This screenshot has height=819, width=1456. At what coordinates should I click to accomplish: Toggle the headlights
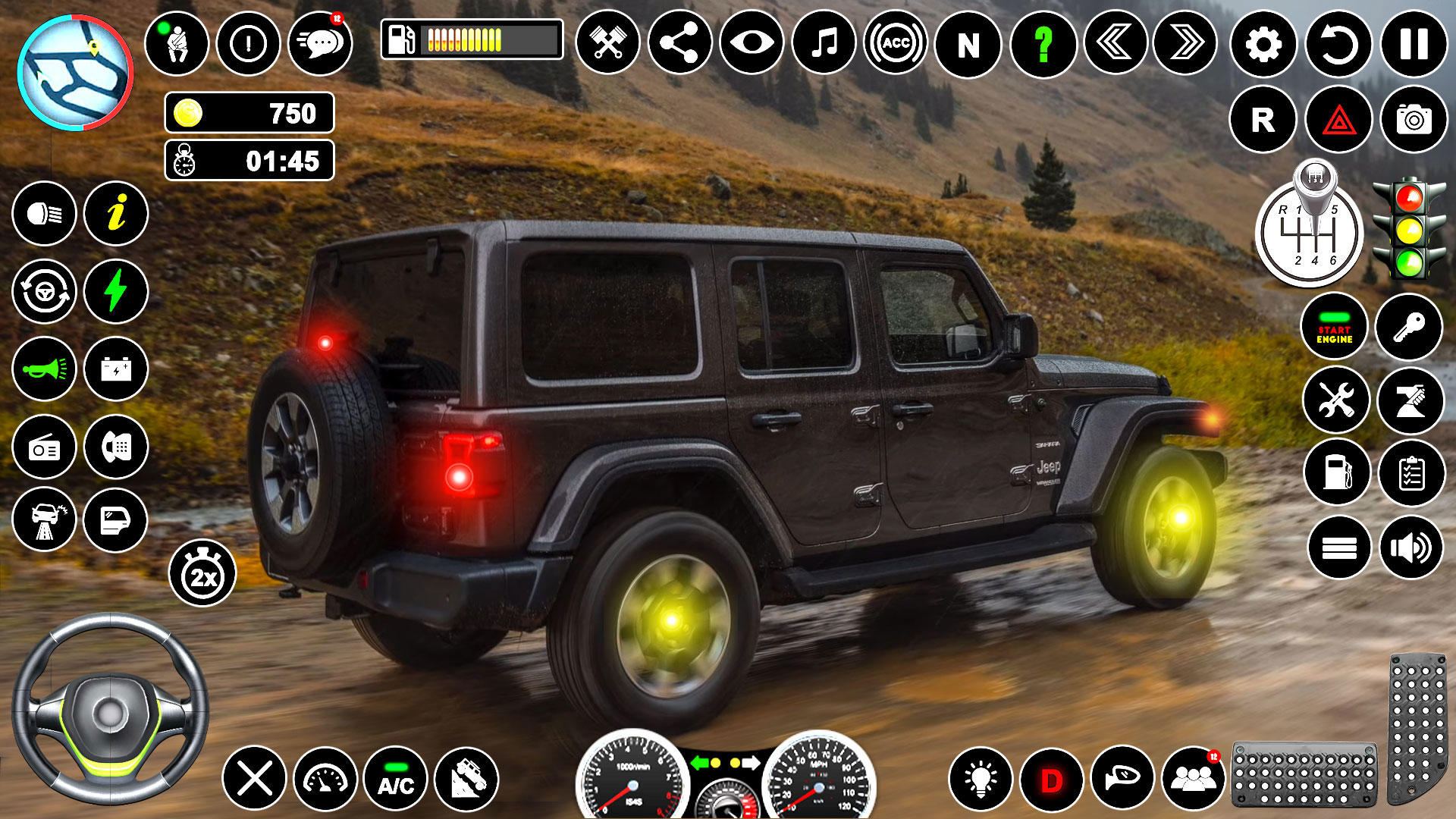43,215
